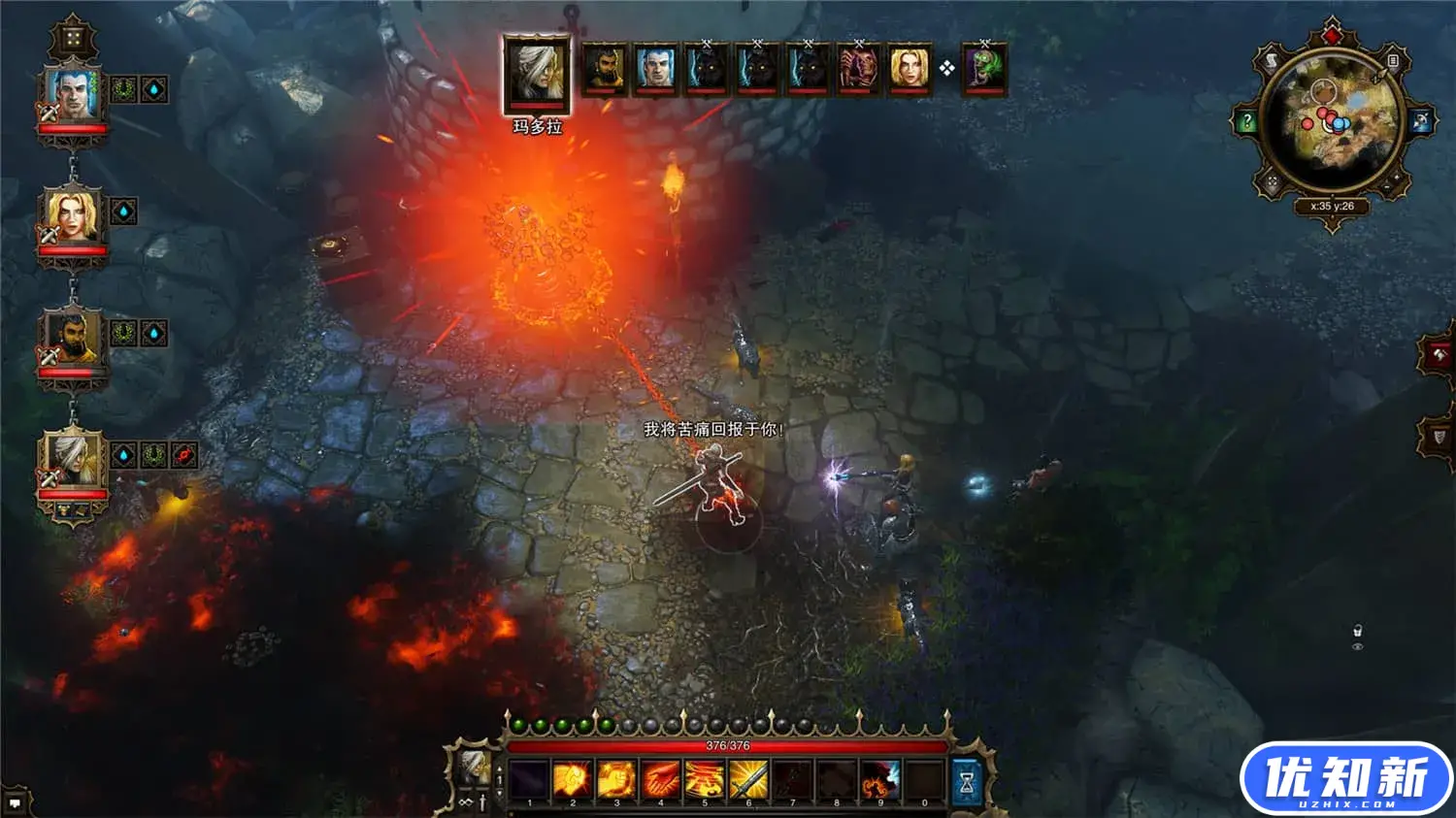Open the document page icon beside the minimap
1456x818 pixels.
click(1393, 61)
